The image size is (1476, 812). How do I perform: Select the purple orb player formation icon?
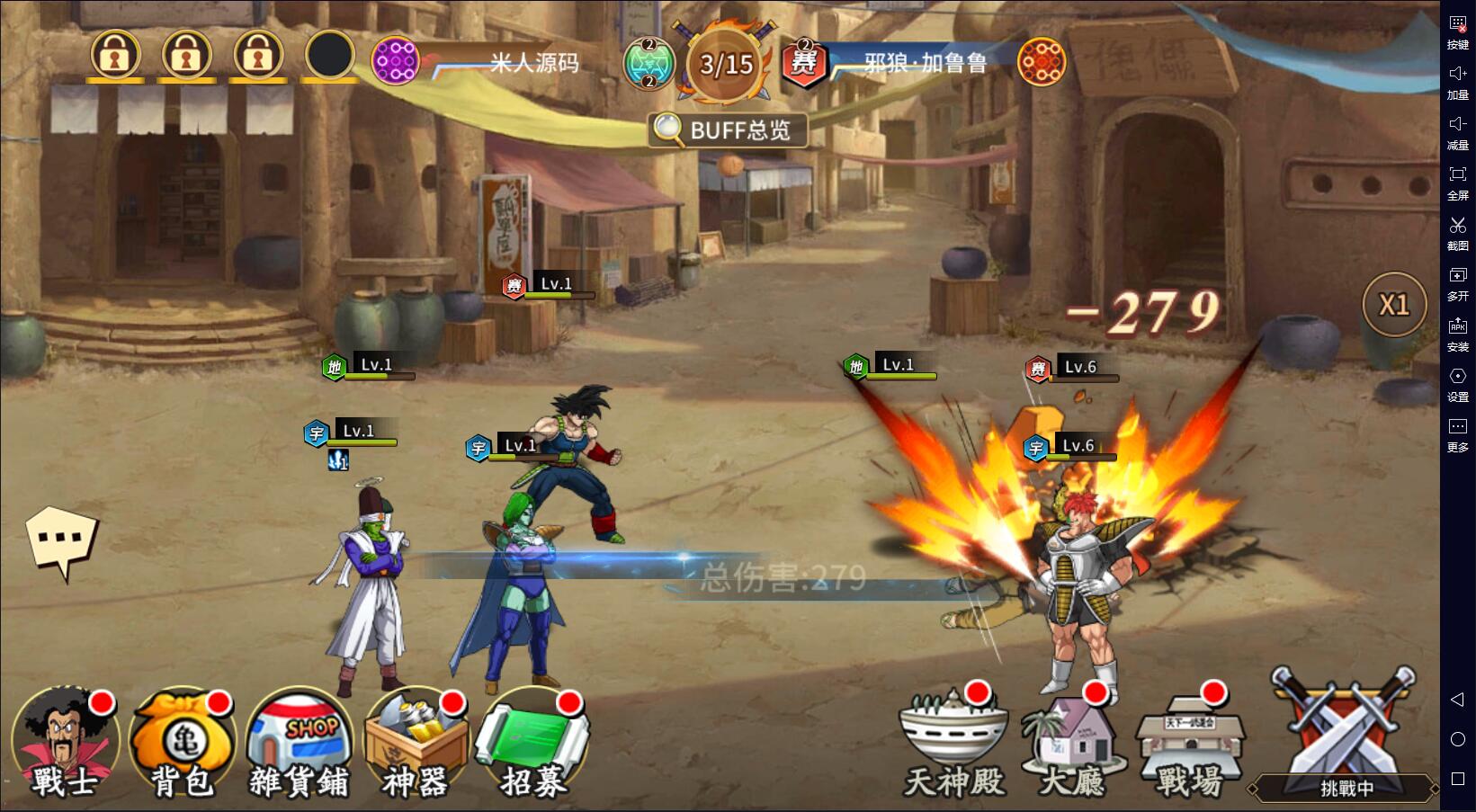coord(395,61)
